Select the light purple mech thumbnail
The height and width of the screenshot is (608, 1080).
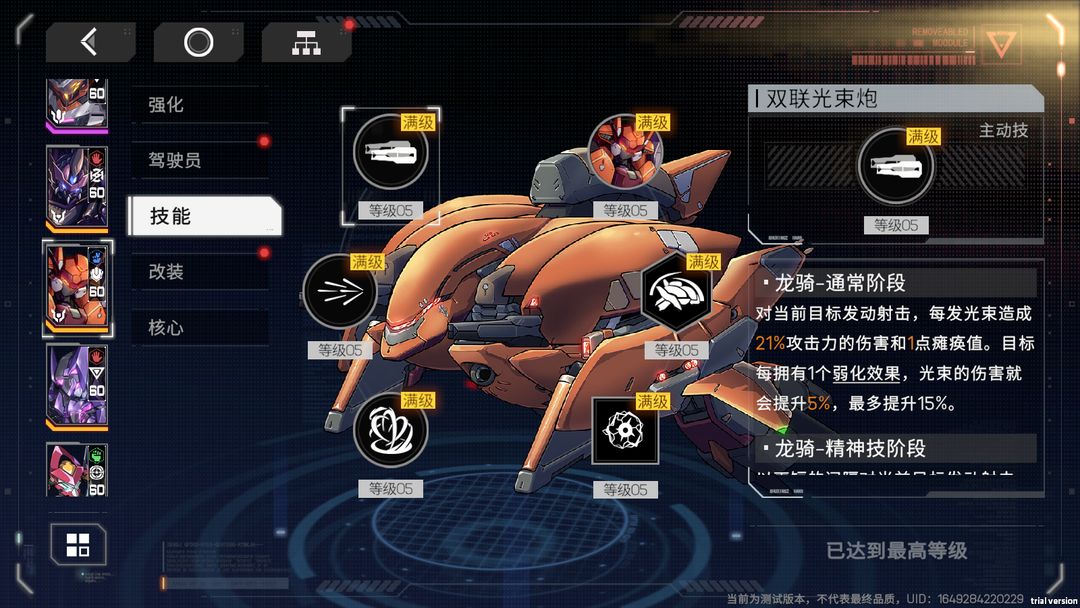tap(77, 385)
